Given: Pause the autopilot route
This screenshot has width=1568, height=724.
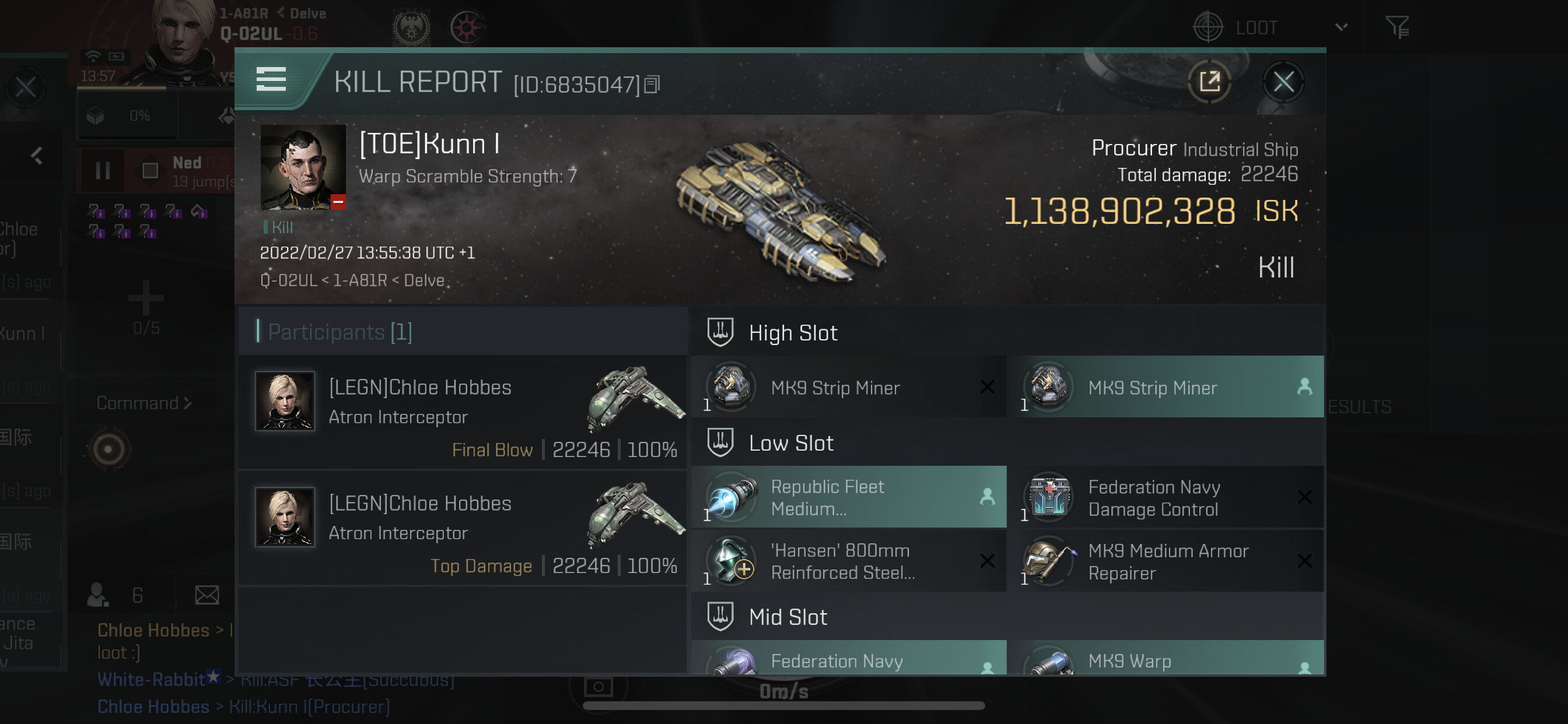Looking at the screenshot, I should click(103, 171).
